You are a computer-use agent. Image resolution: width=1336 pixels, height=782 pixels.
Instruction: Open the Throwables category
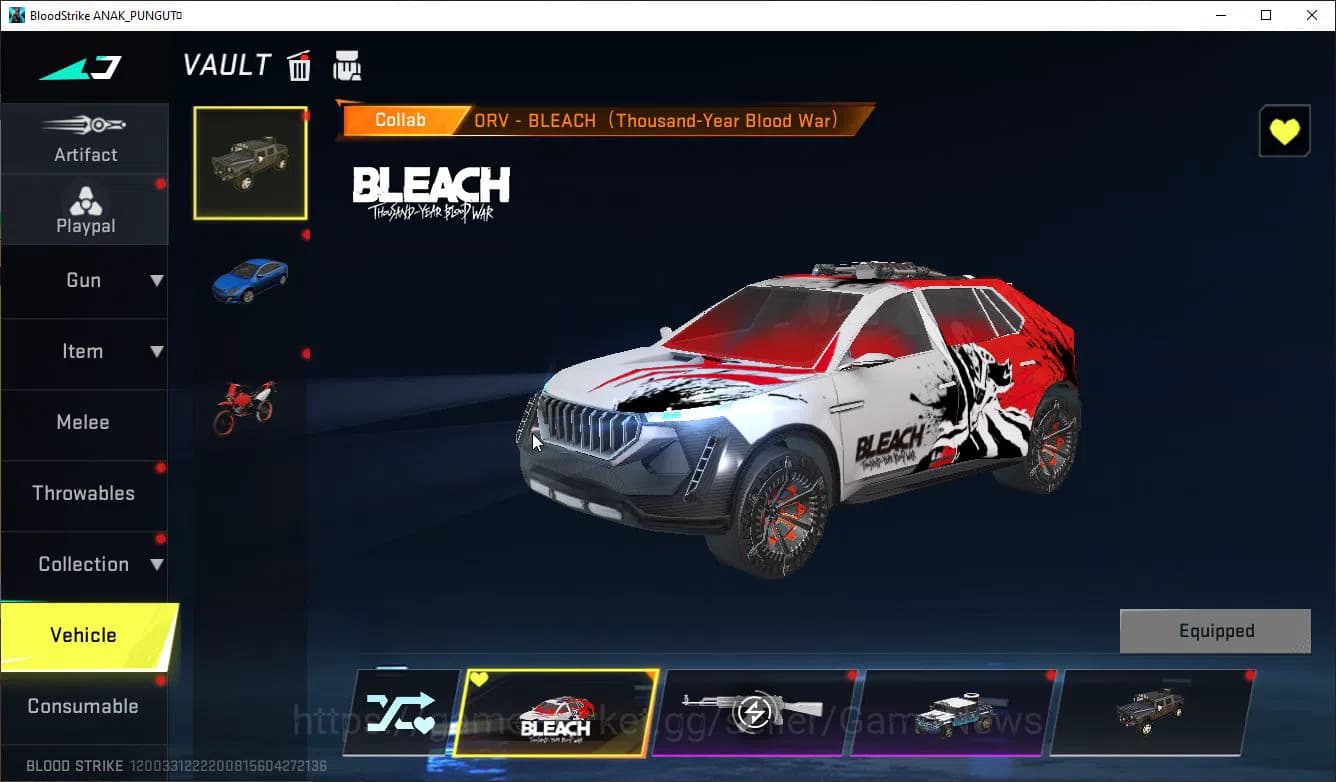point(84,493)
